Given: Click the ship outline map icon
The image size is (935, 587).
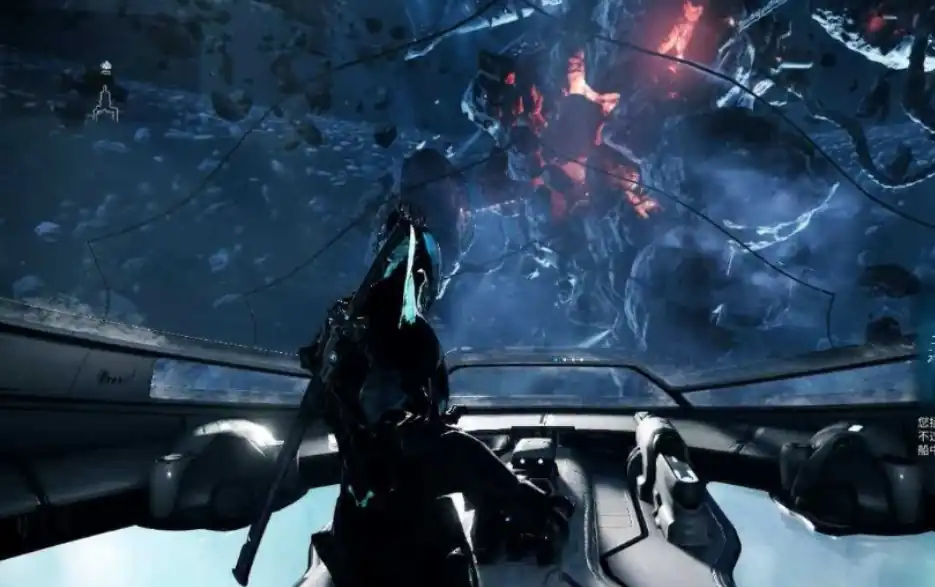Looking at the screenshot, I should [x=105, y=103].
